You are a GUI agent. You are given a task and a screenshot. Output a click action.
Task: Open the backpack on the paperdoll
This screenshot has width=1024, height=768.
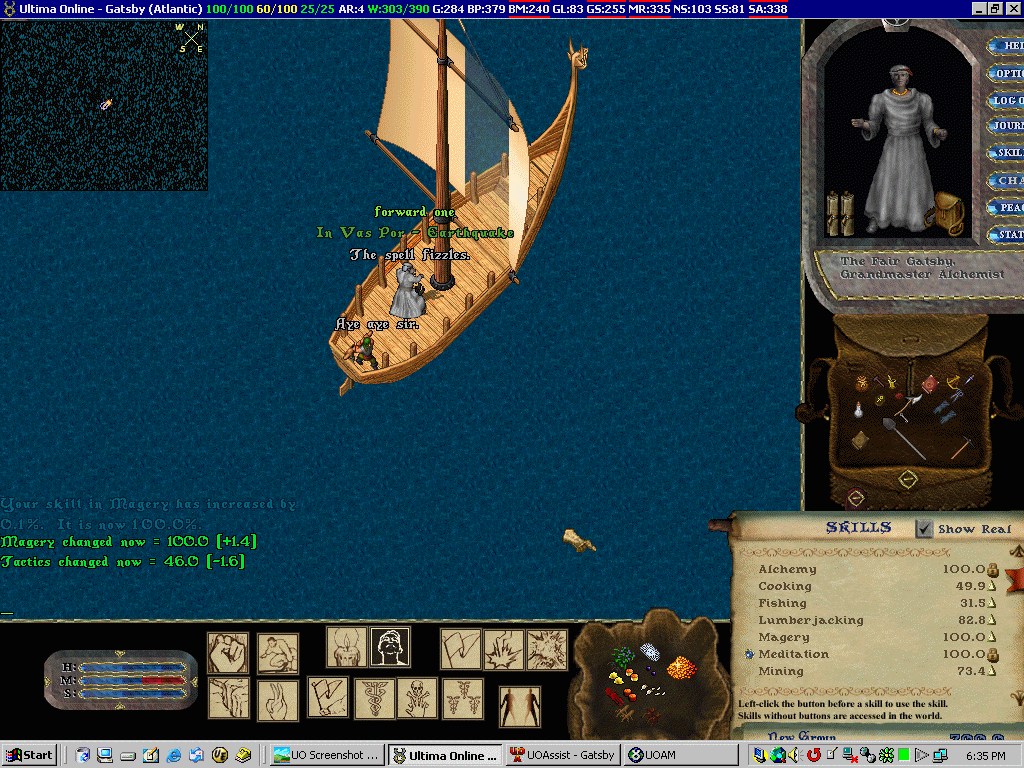coord(946,212)
